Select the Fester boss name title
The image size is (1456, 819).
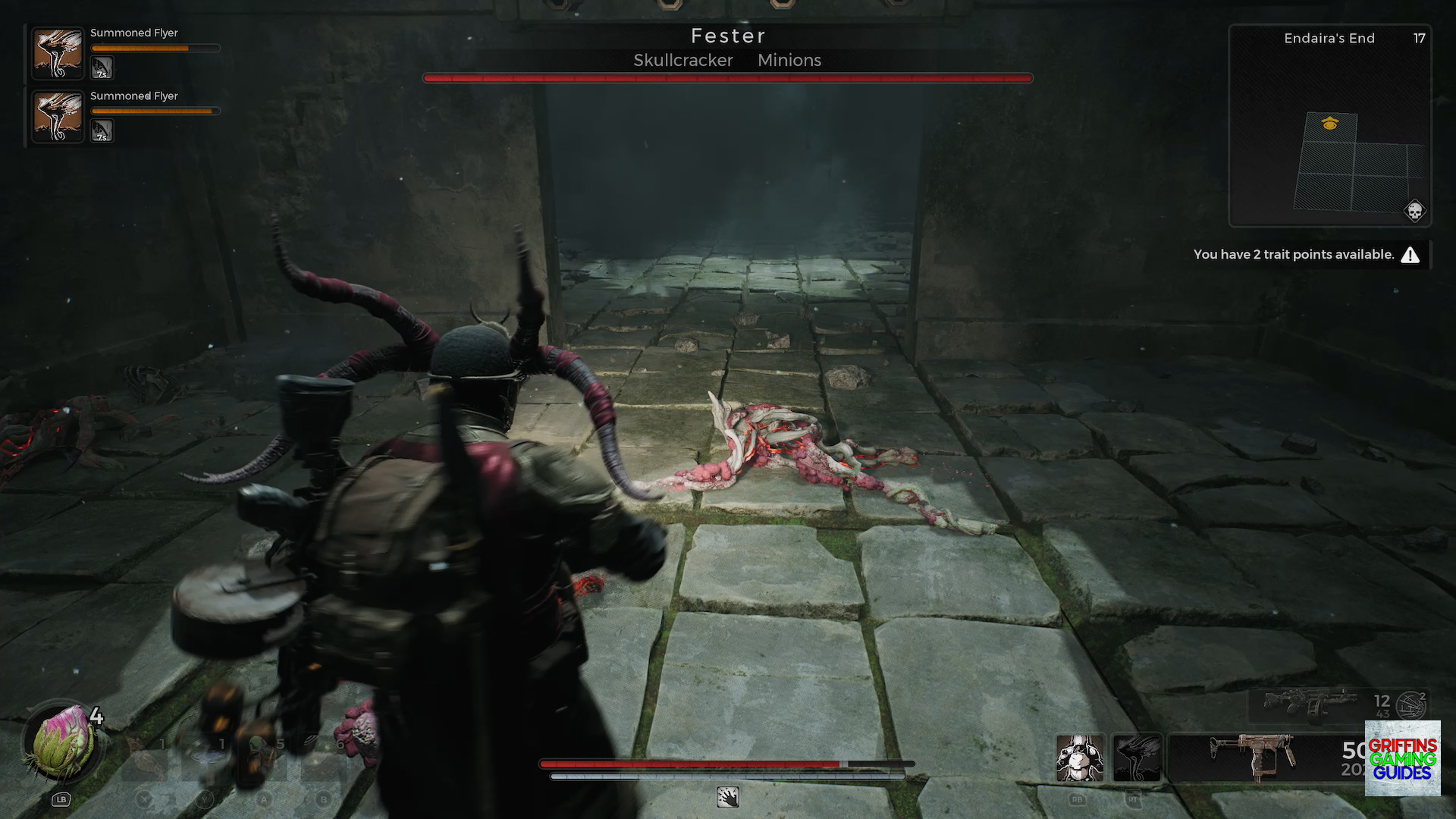[x=727, y=35]
